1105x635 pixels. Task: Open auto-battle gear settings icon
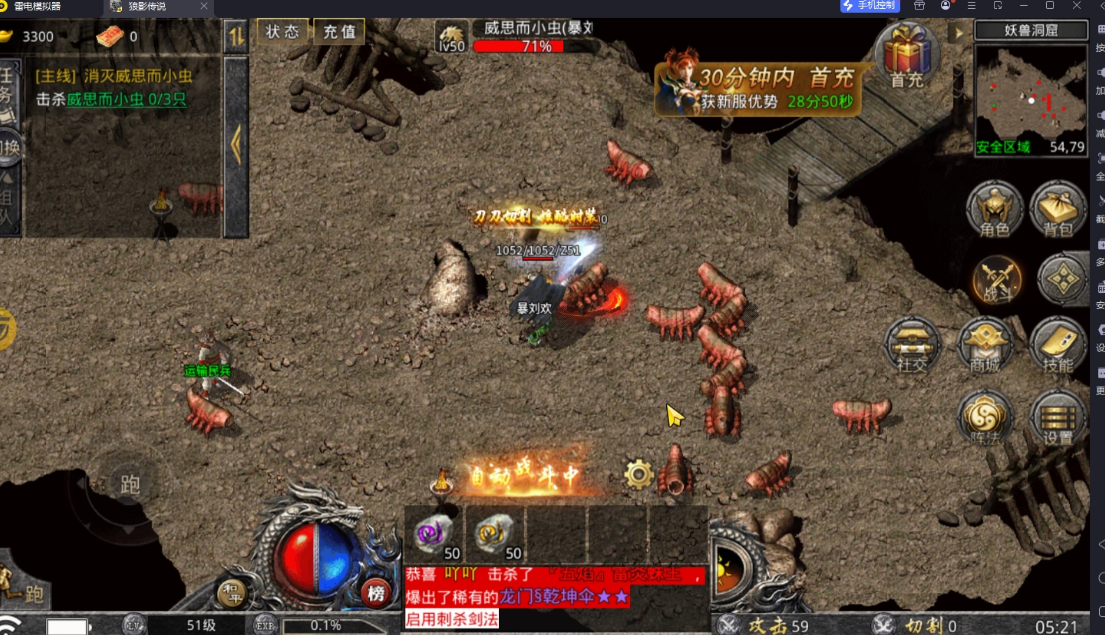click(638, 474)
